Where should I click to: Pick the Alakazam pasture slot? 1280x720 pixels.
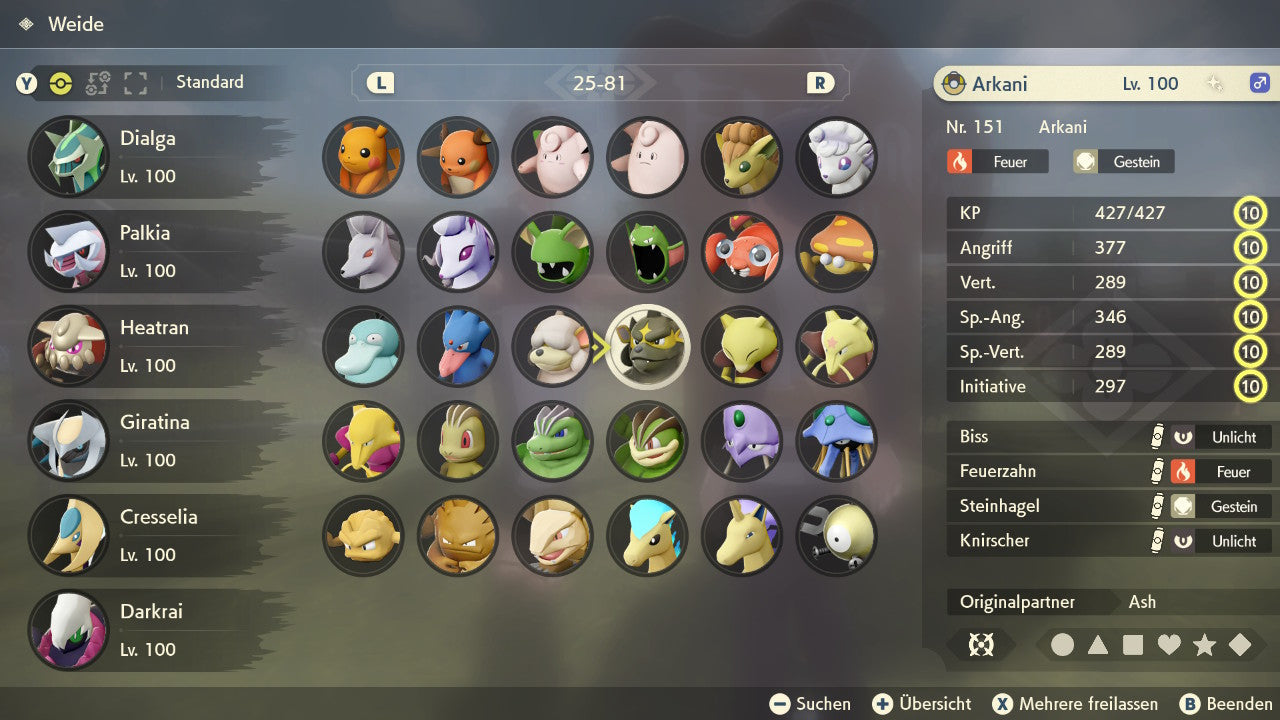(363, 440)
